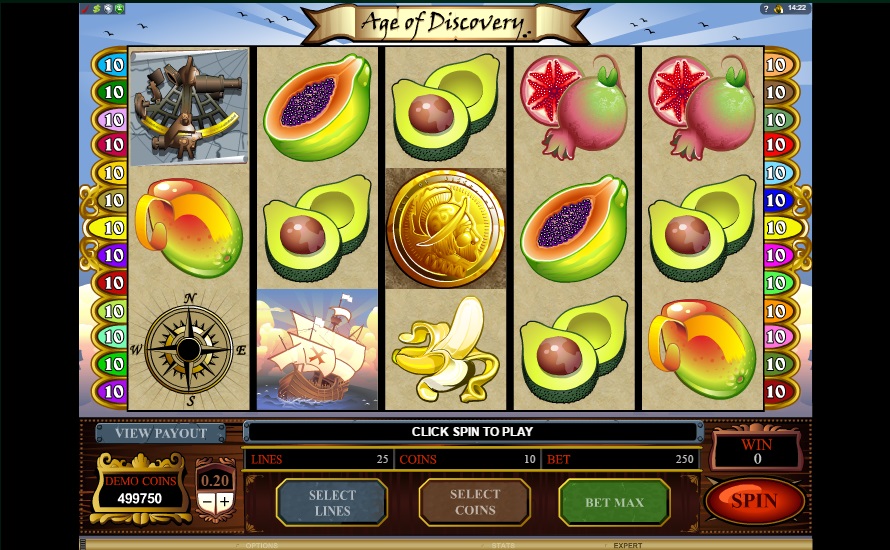Open the SELECT COINS option
Viewport: 890px width, 550px height.
[474, 502]
